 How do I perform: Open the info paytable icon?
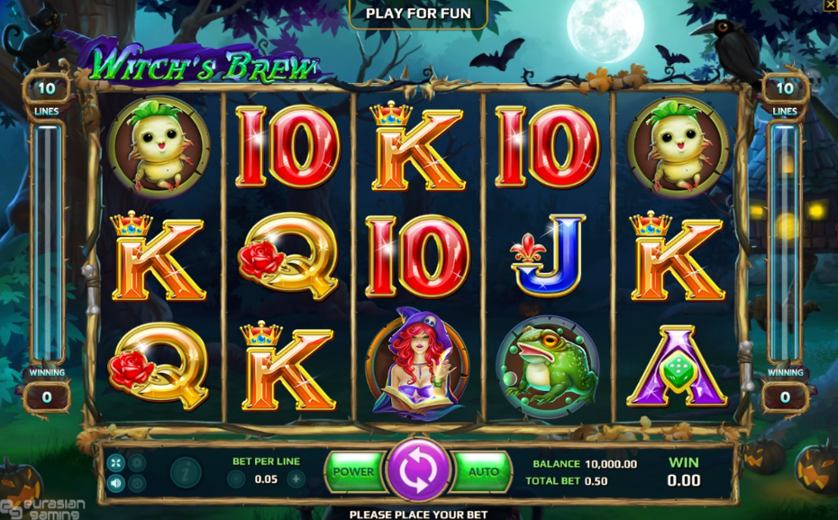point(185,470)
